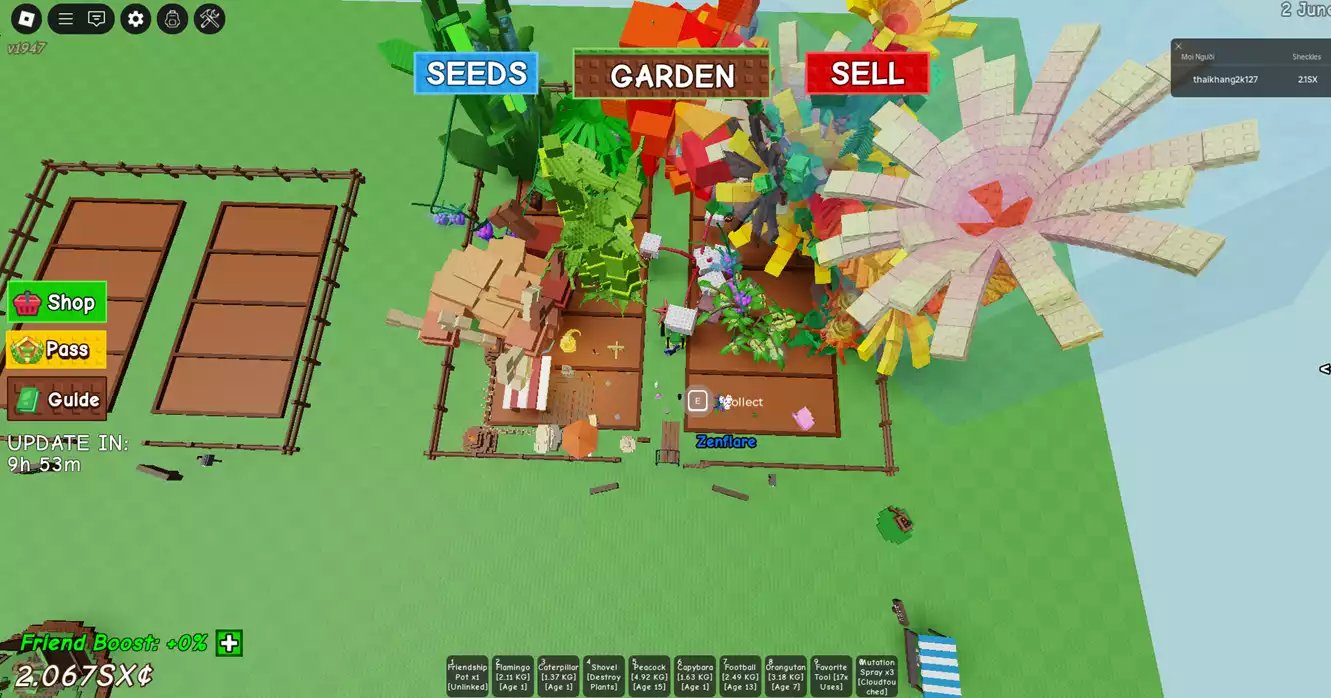Go to the Garden button

click(x=671, y=75)
